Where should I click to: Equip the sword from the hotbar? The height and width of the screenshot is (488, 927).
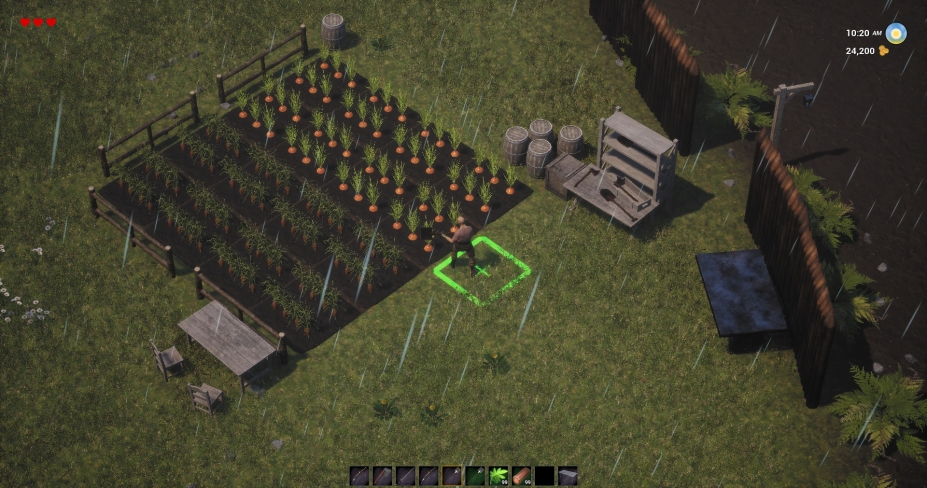pos(406,476)
